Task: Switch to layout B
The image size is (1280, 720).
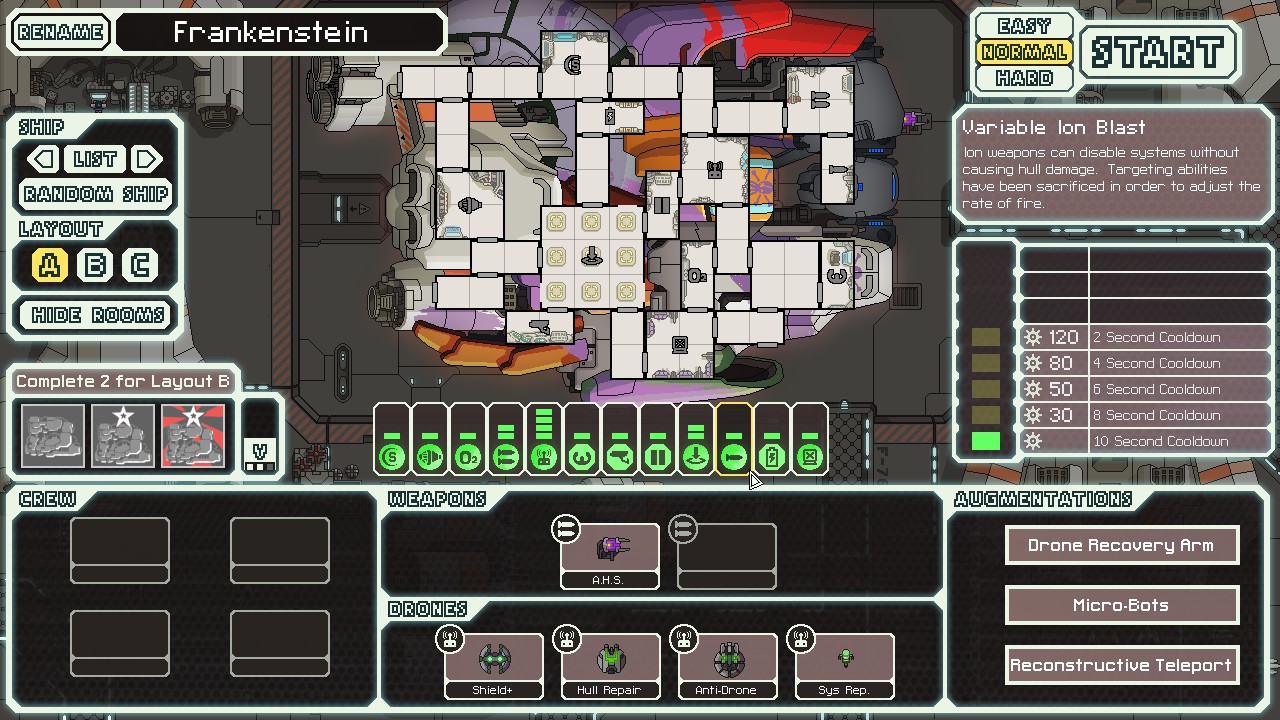Action: click(95, 265)
